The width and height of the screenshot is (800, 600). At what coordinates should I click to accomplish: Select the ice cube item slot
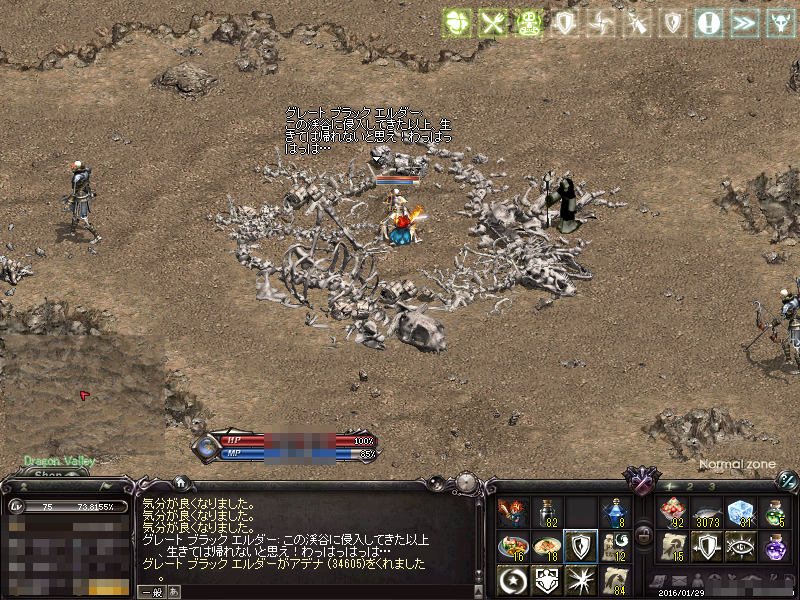(x=740, y=513)
